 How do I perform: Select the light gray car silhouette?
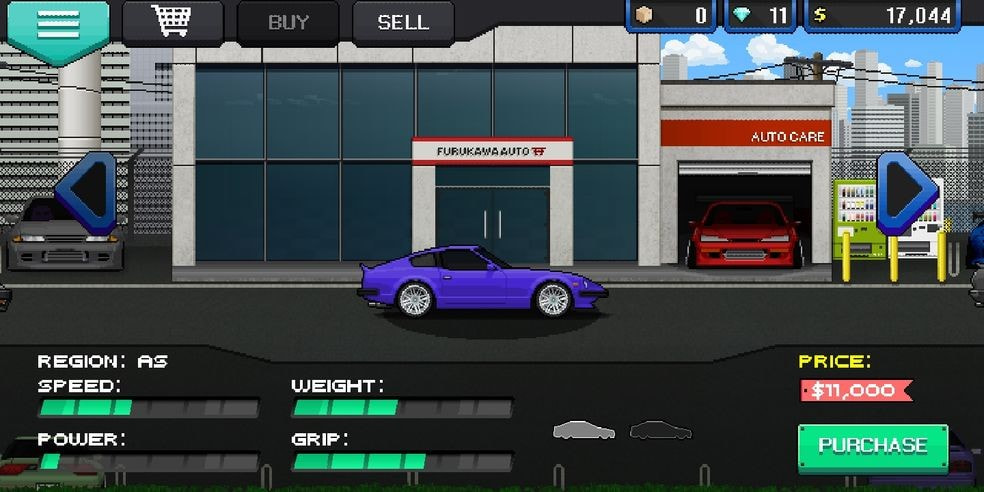(584, 430)
